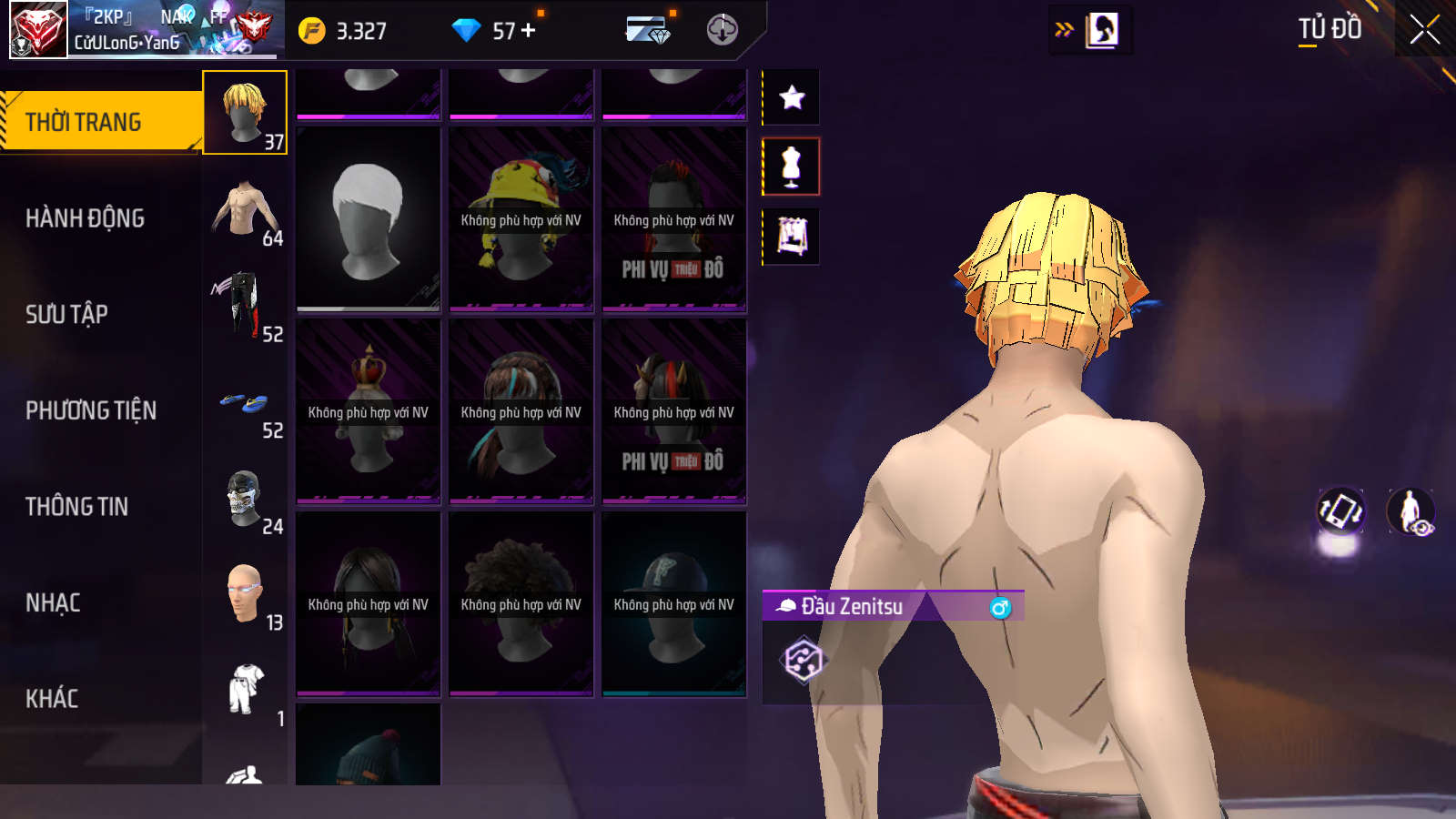Select the NHẠC menu entry
Screen dimensions: 1456x819
pos(53,602)
